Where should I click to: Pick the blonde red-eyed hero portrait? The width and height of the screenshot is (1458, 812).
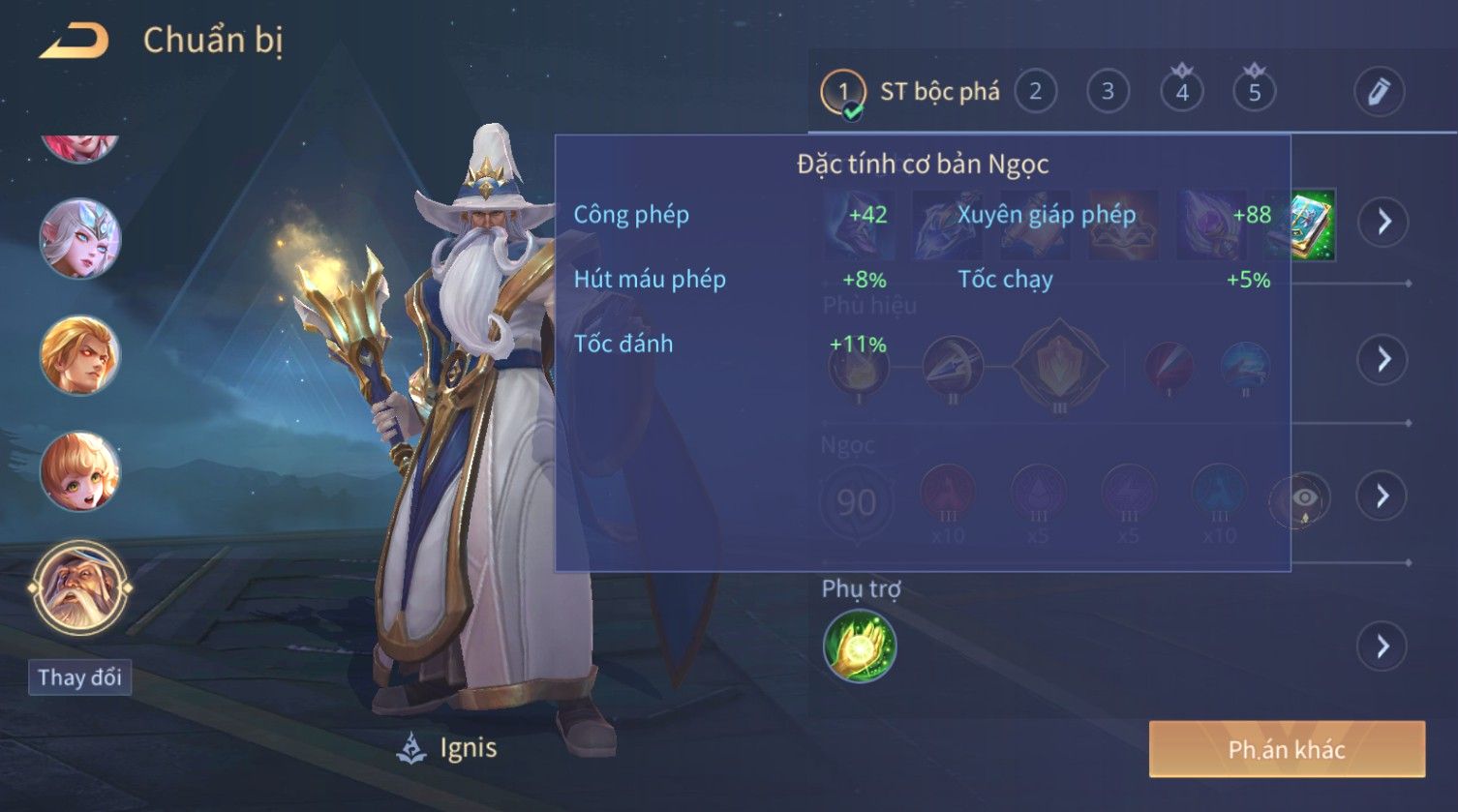79,355
